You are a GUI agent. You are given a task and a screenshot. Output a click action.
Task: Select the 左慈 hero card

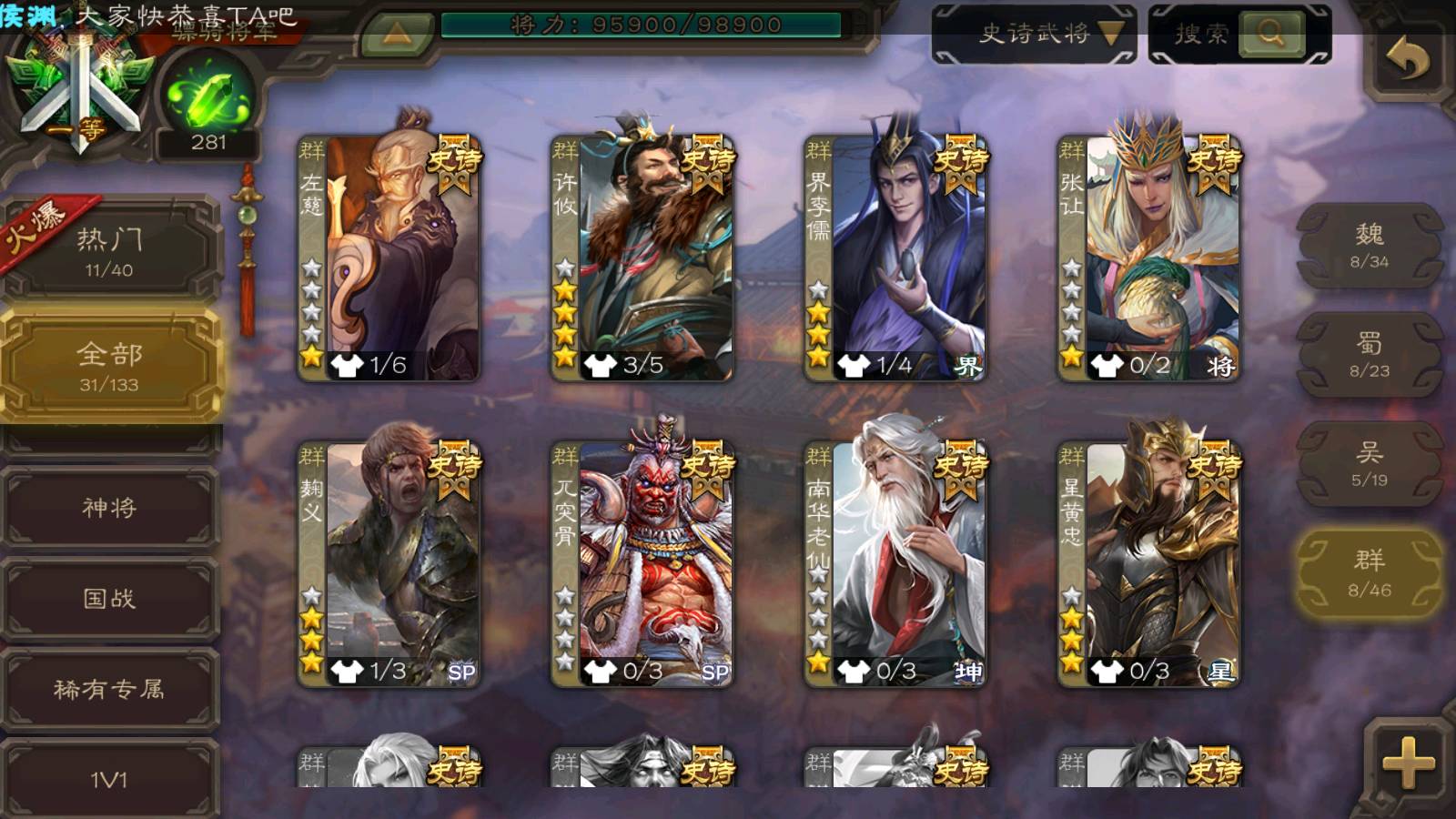pyautogui.click(x=389, y=258)
